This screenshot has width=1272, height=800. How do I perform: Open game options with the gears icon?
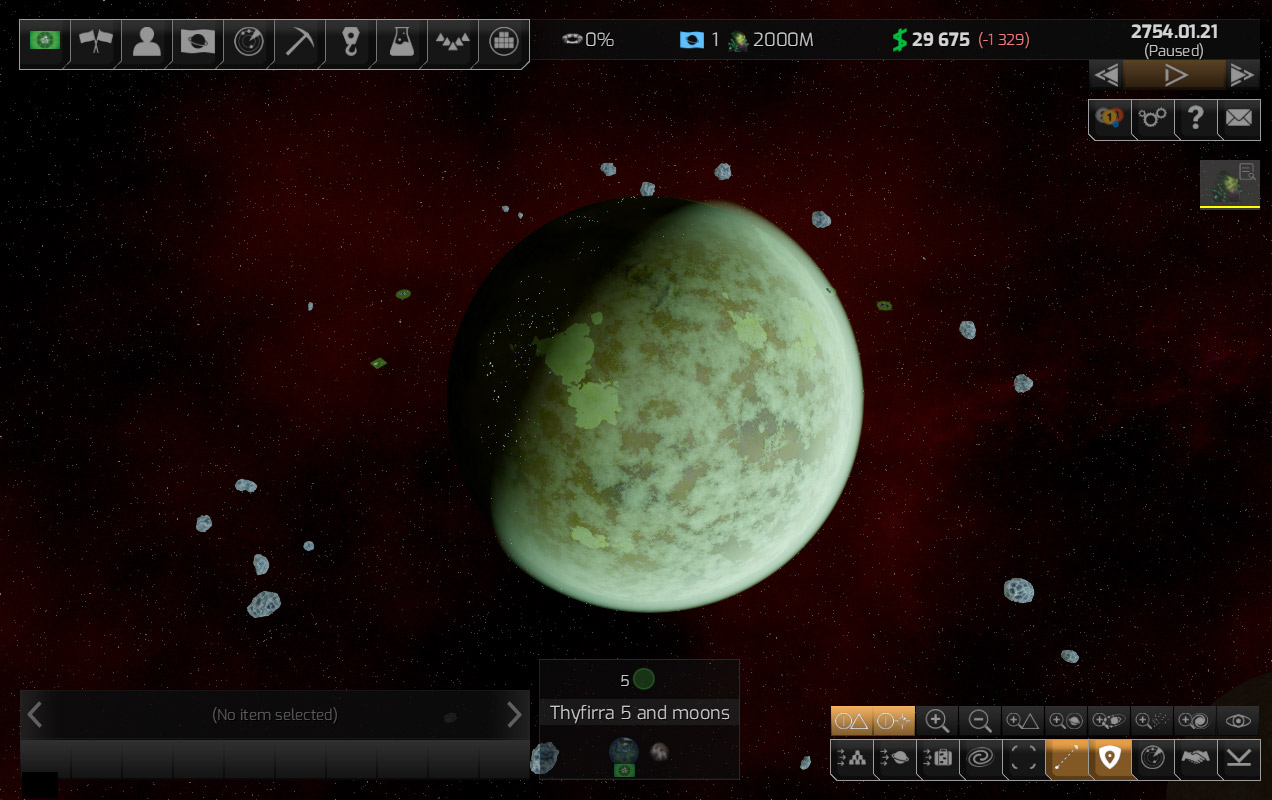[1152, 118]
